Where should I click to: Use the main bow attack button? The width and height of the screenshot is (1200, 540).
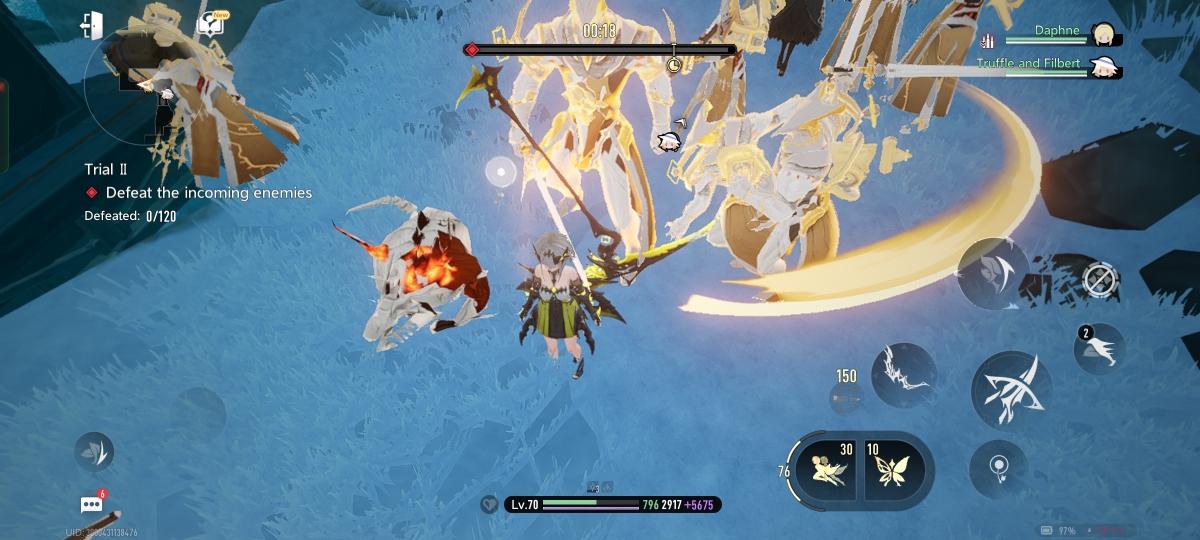(x=1010, y=388)
